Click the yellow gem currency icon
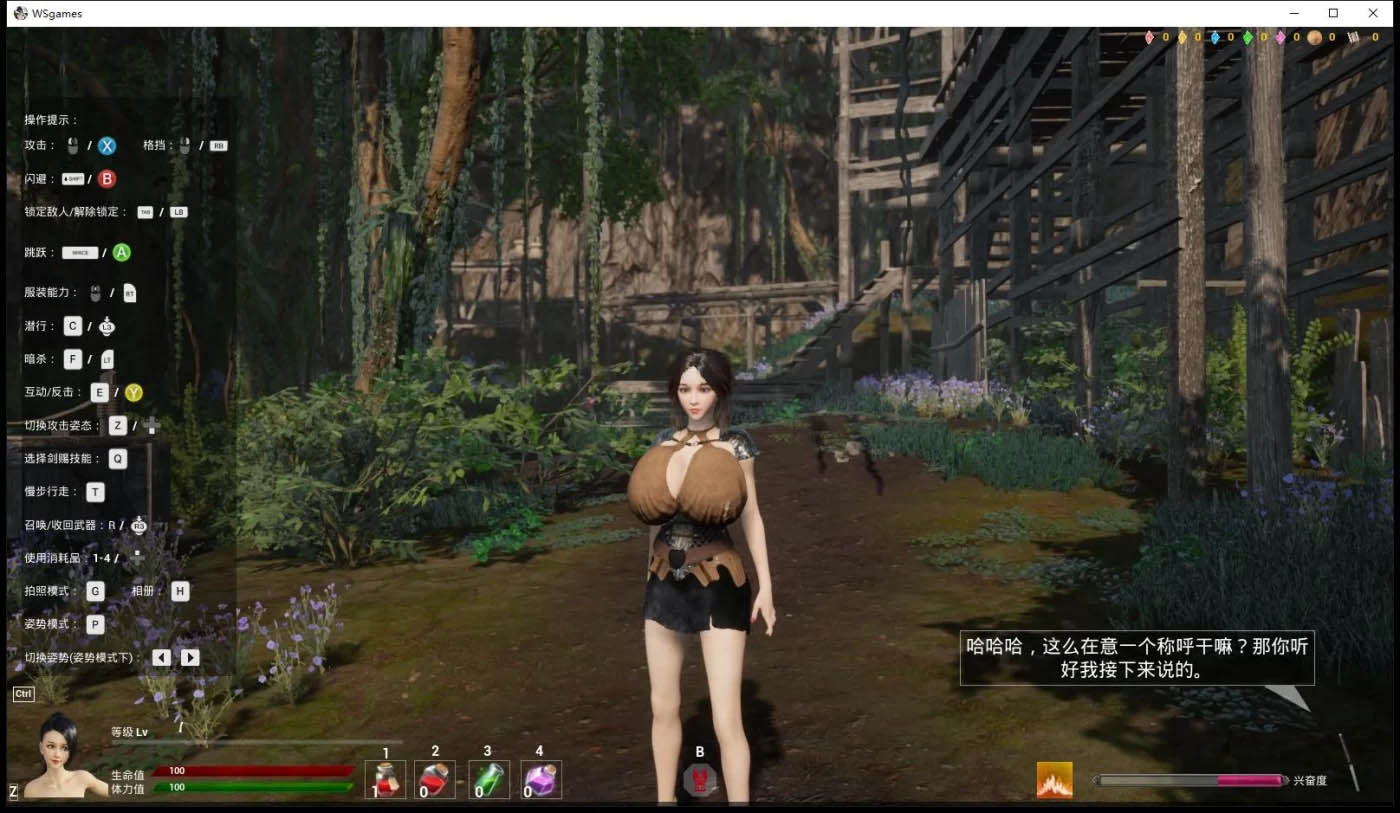1400x813 pixels. [1182, 37]
